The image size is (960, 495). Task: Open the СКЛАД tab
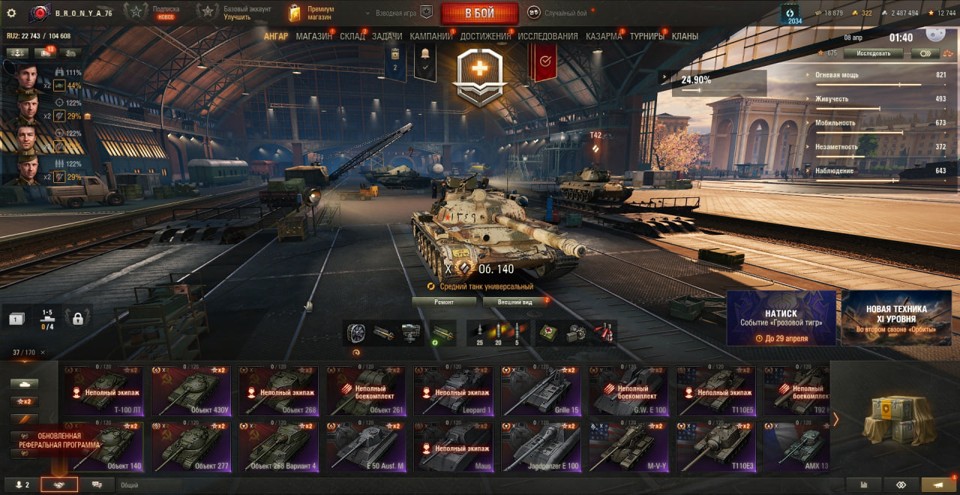tap(352, 36)
